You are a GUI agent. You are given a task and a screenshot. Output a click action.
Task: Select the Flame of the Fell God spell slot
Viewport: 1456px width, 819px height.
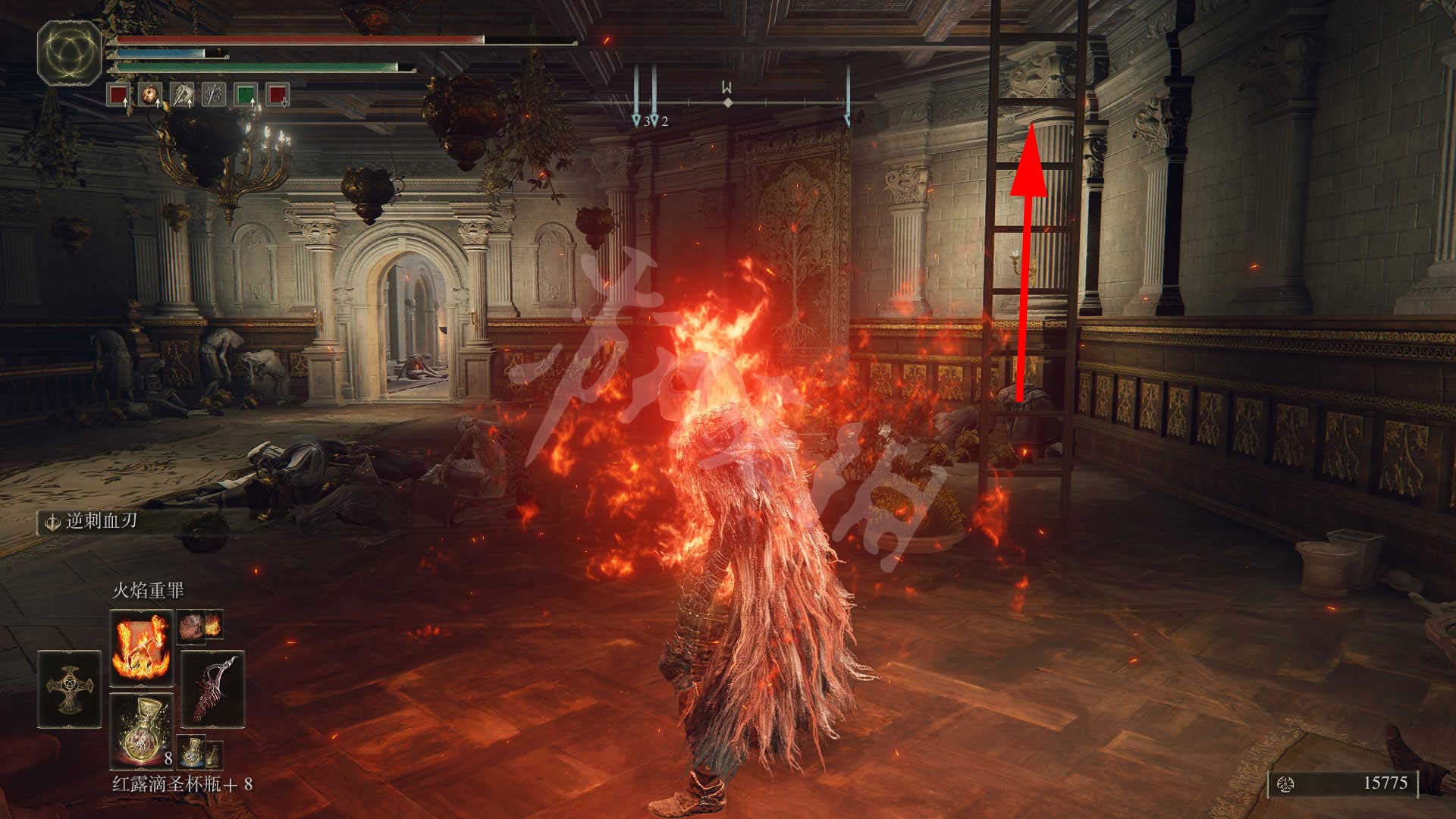142,646
